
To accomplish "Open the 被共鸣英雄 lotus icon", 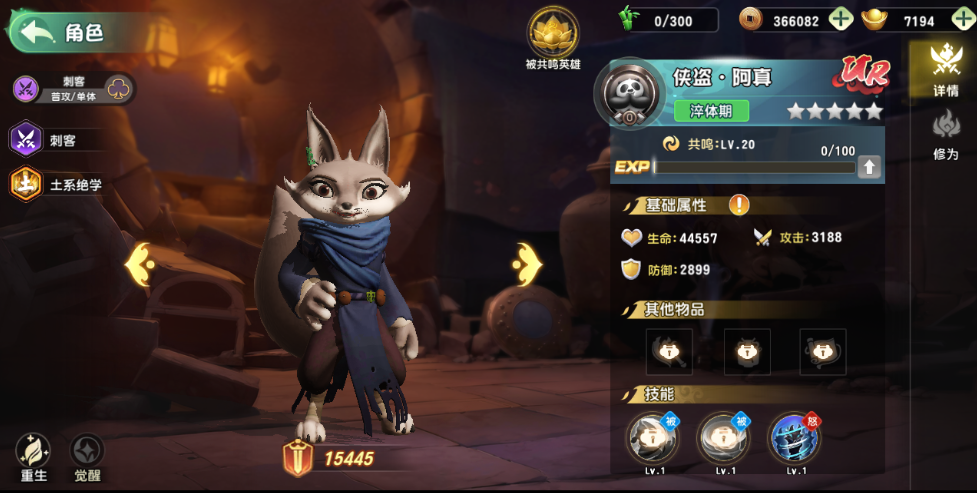I will tap(553, 33).
